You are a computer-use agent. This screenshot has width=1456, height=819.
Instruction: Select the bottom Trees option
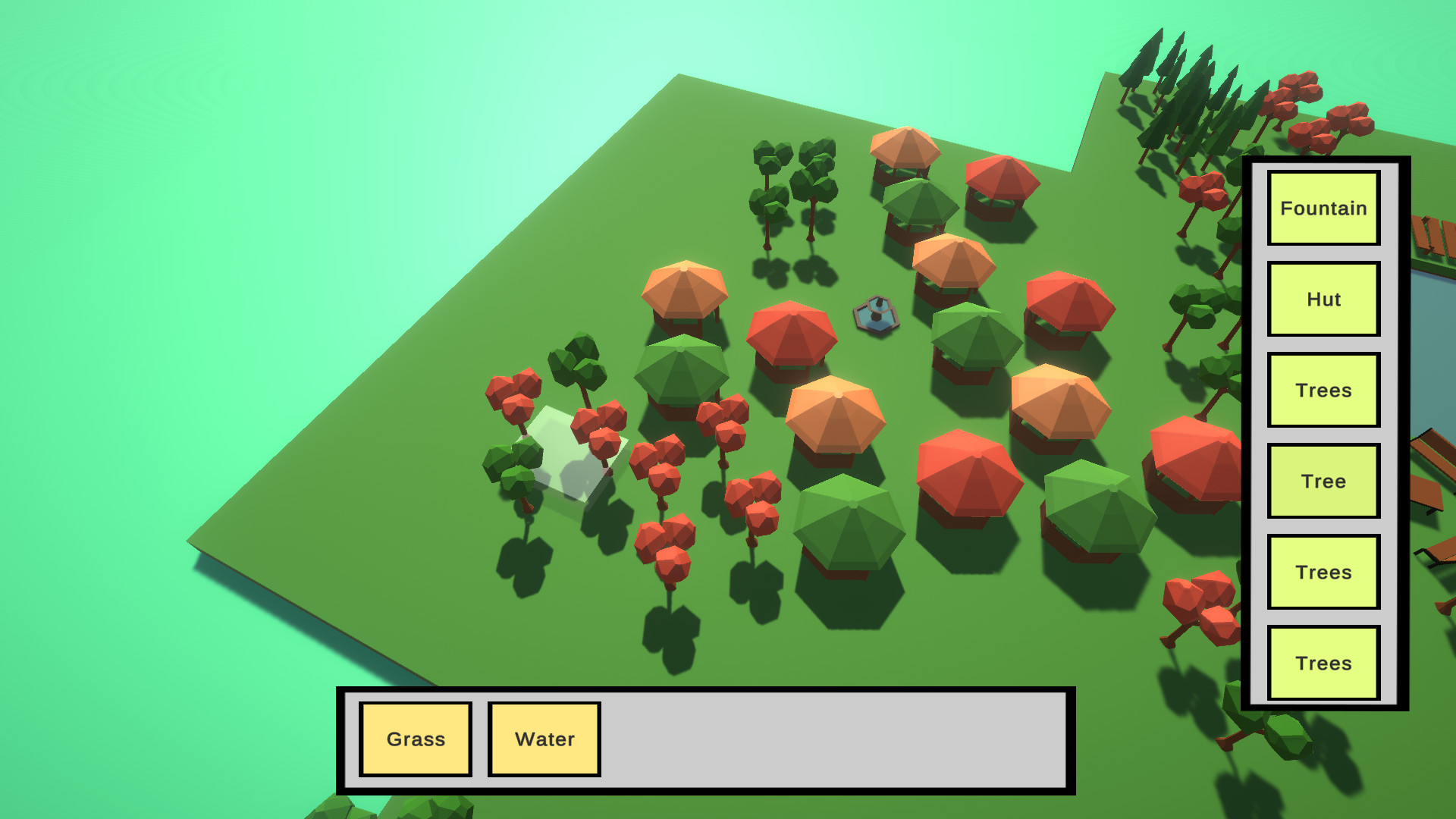1323,662
